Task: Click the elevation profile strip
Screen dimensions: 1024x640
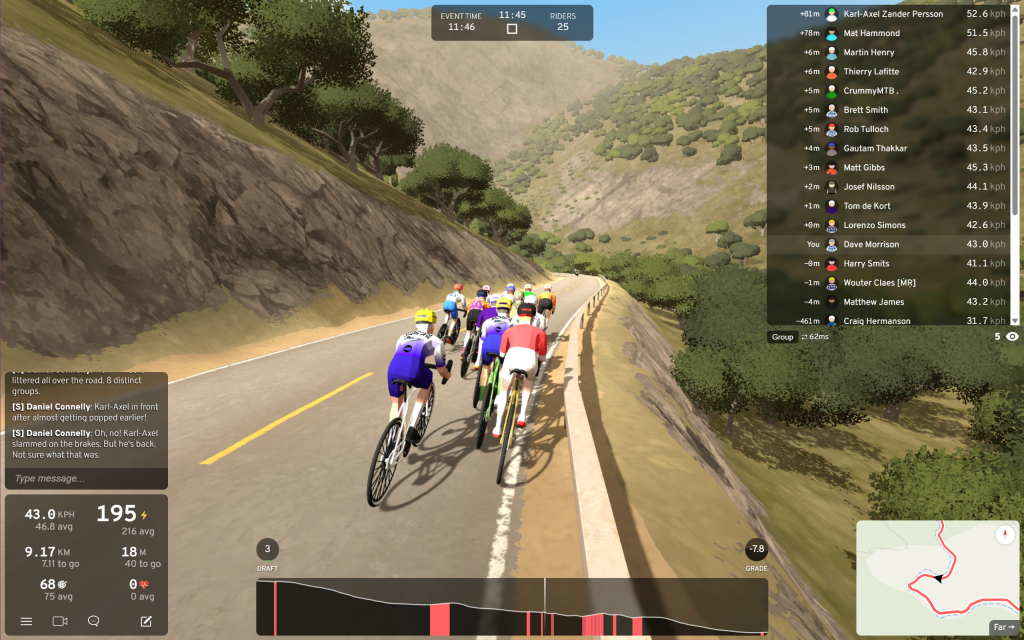Action: point(511,607)
